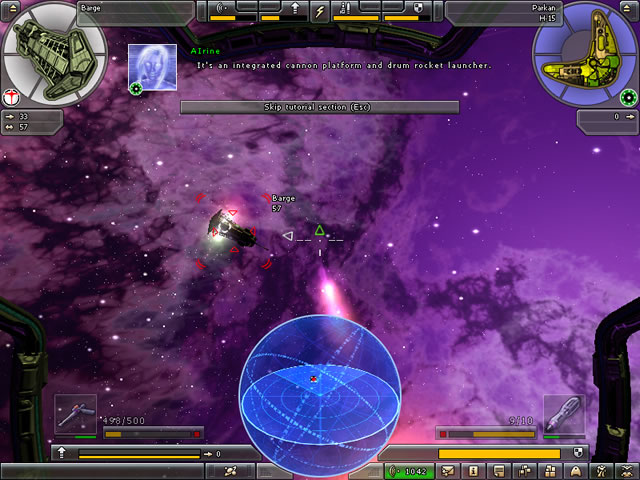Click the lightning bolt energy icon

click(320, 12)
